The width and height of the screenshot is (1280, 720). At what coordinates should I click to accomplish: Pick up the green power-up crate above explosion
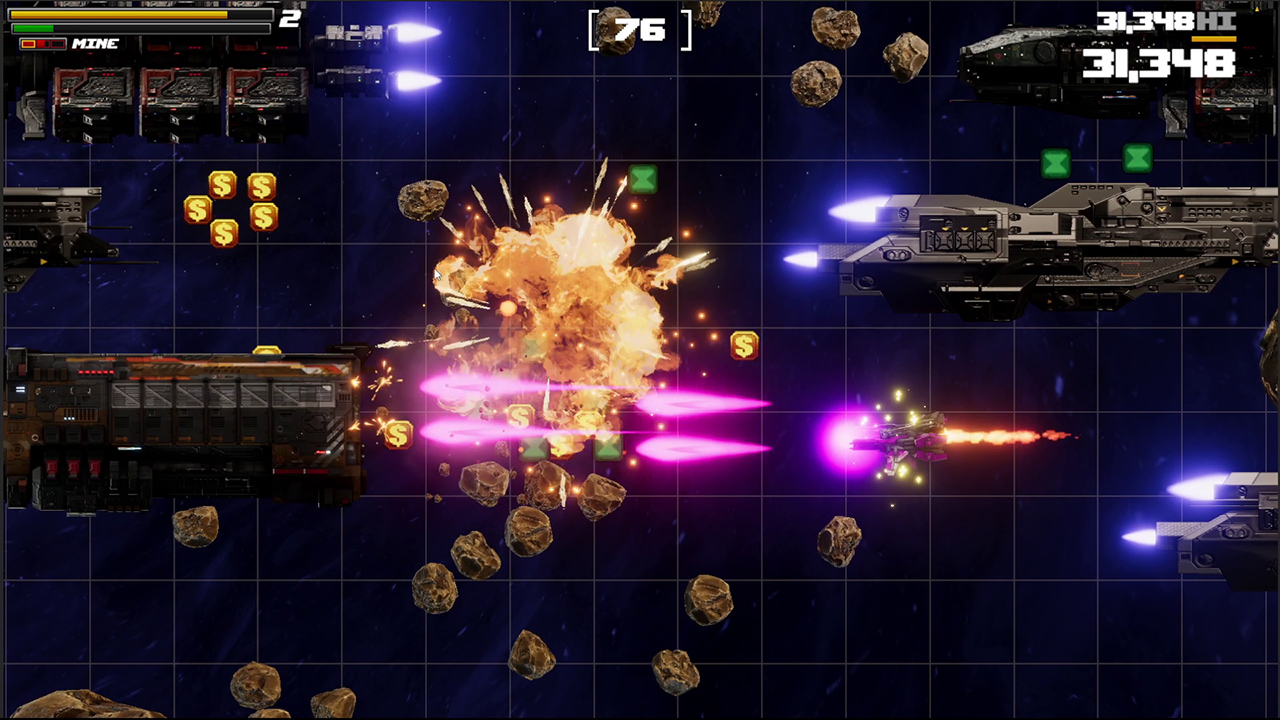(x=643, y=179)
